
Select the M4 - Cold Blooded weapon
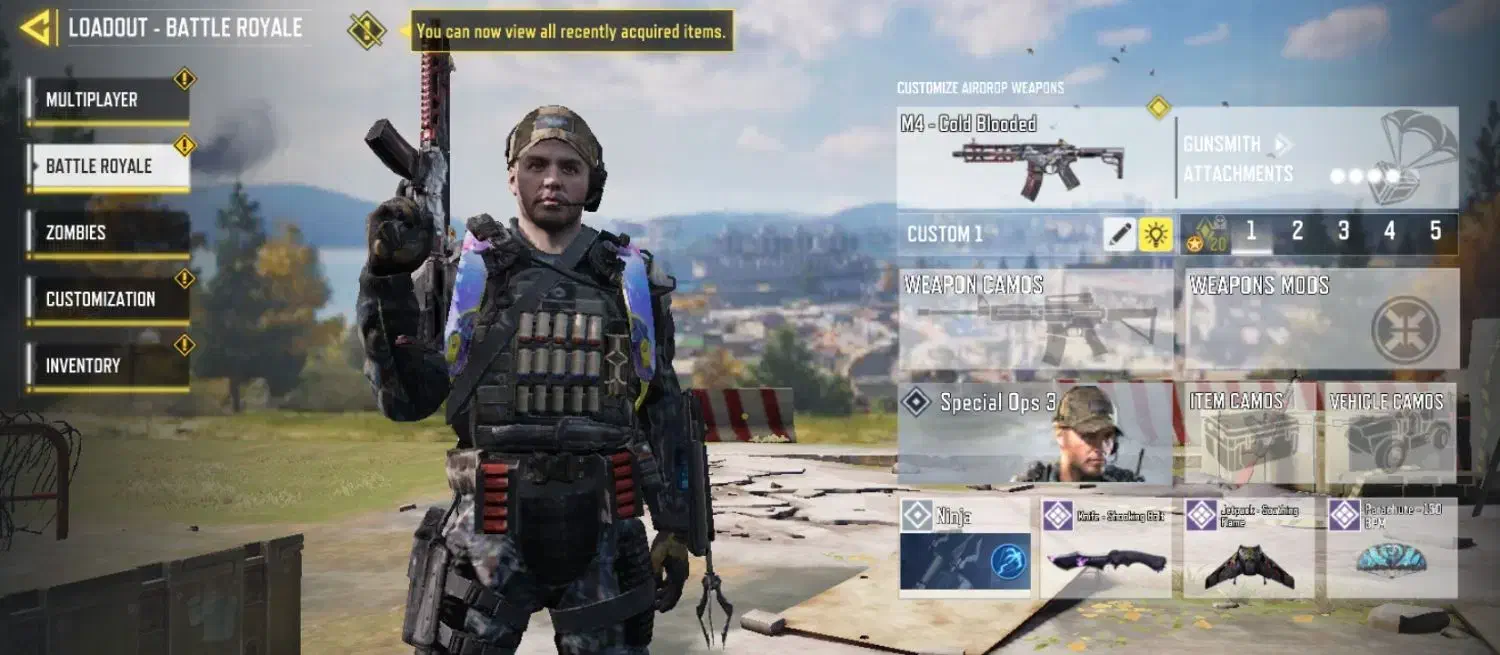coord(1035,158)
